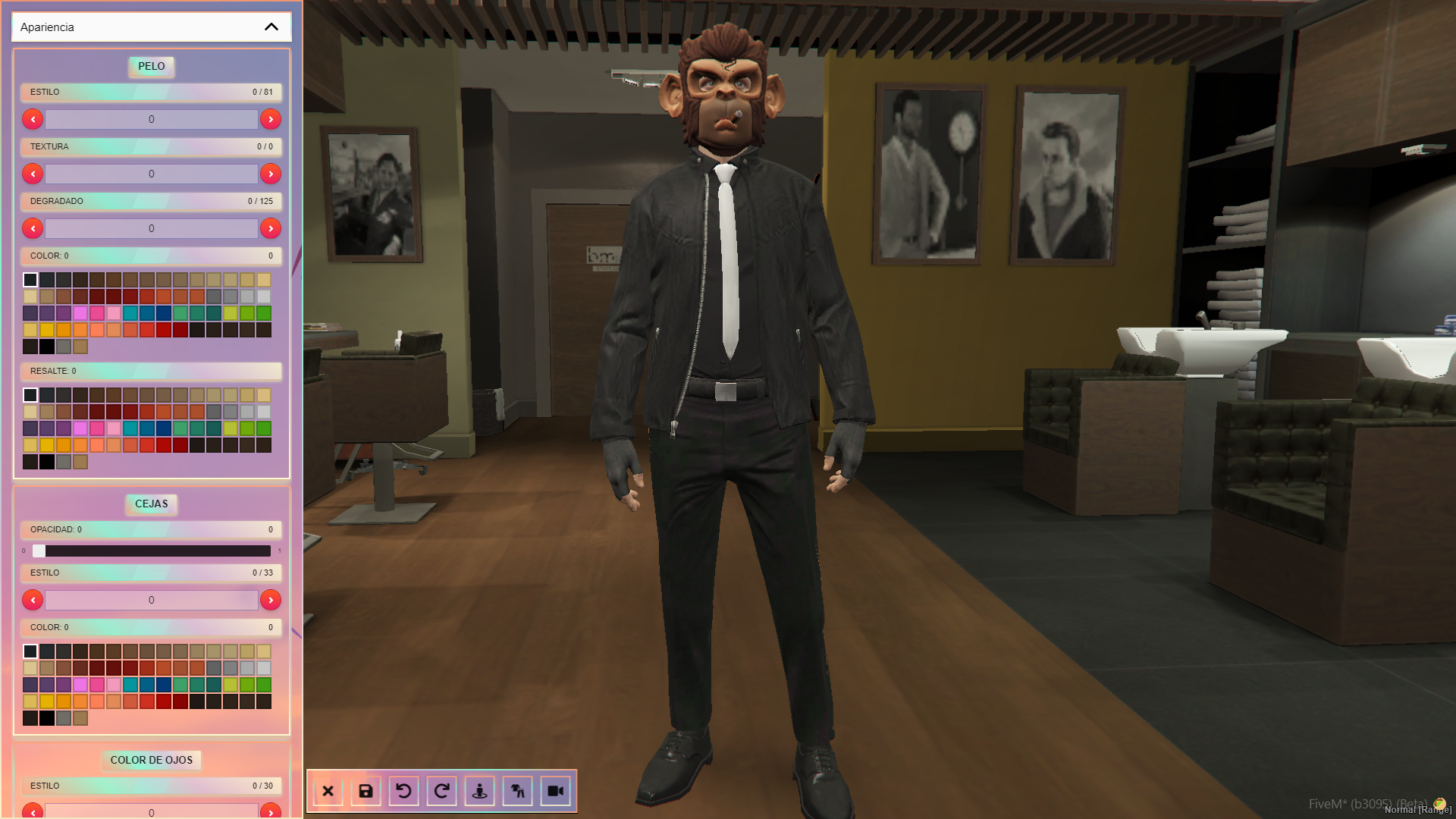Increase the Pelo Textura value
Image resolution: width=1456 pixels, height=819 pixels.
(271, 174)
